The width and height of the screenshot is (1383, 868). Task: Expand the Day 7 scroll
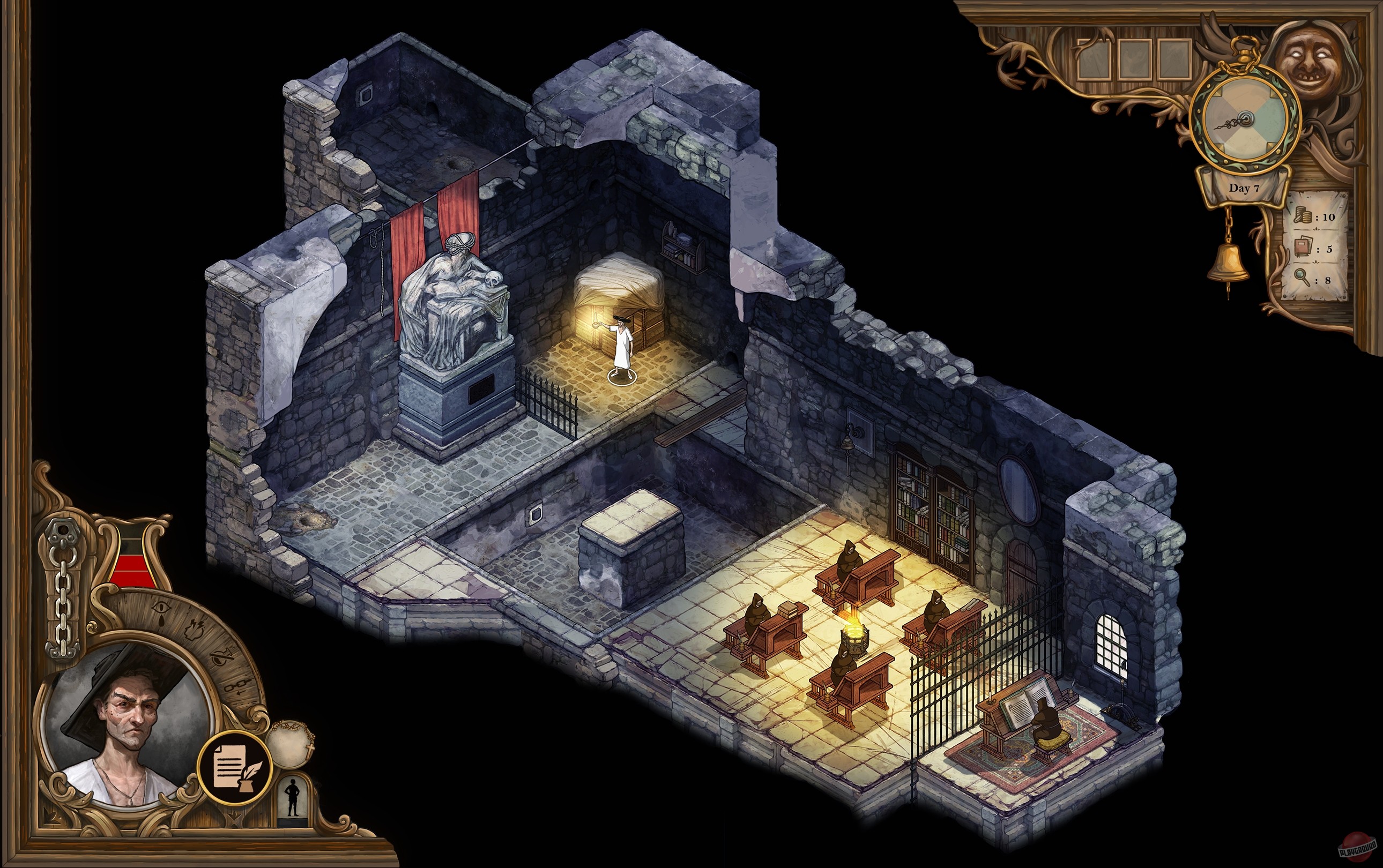click(1244, 187)
